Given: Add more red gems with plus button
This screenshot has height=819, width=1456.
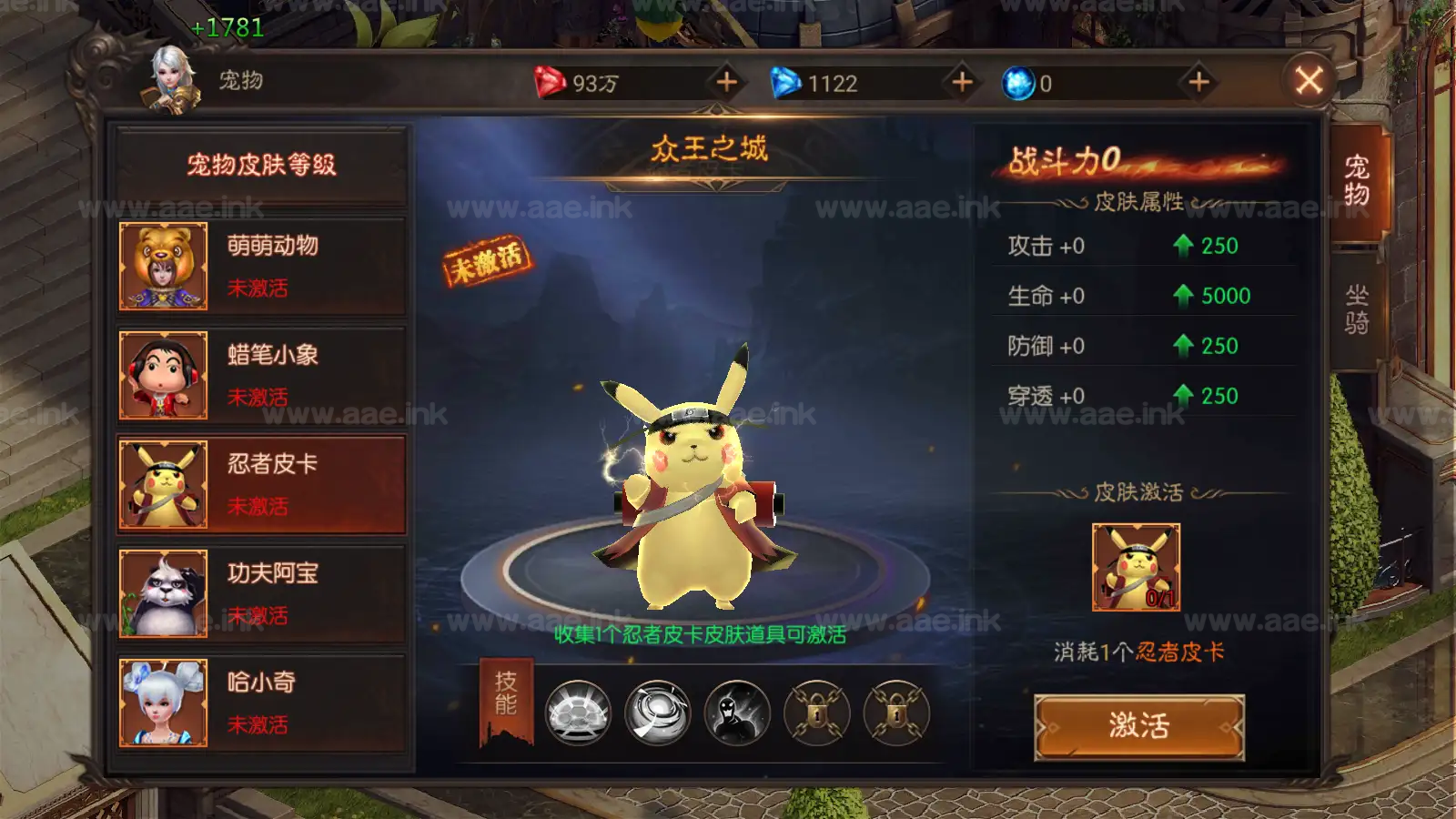Looking at the screenshot, I should [726, 83].
